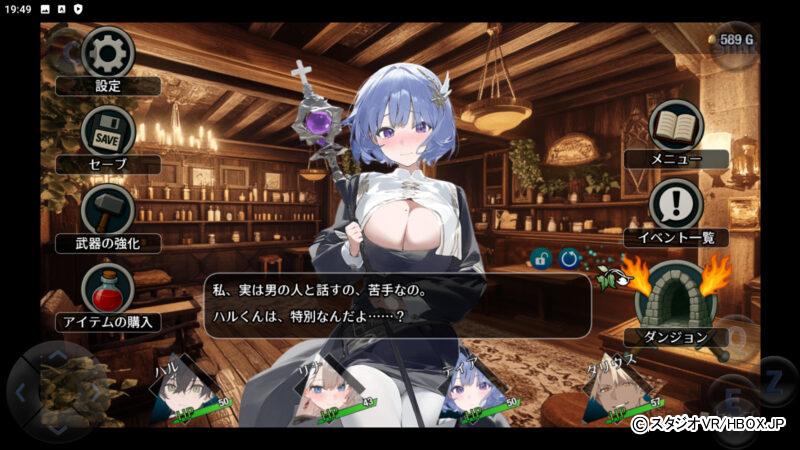The width and height of the screenshot is (800, 450).
Task: Open 武器の強化 weapon upgrade hammer
Action: pos(107,209)
